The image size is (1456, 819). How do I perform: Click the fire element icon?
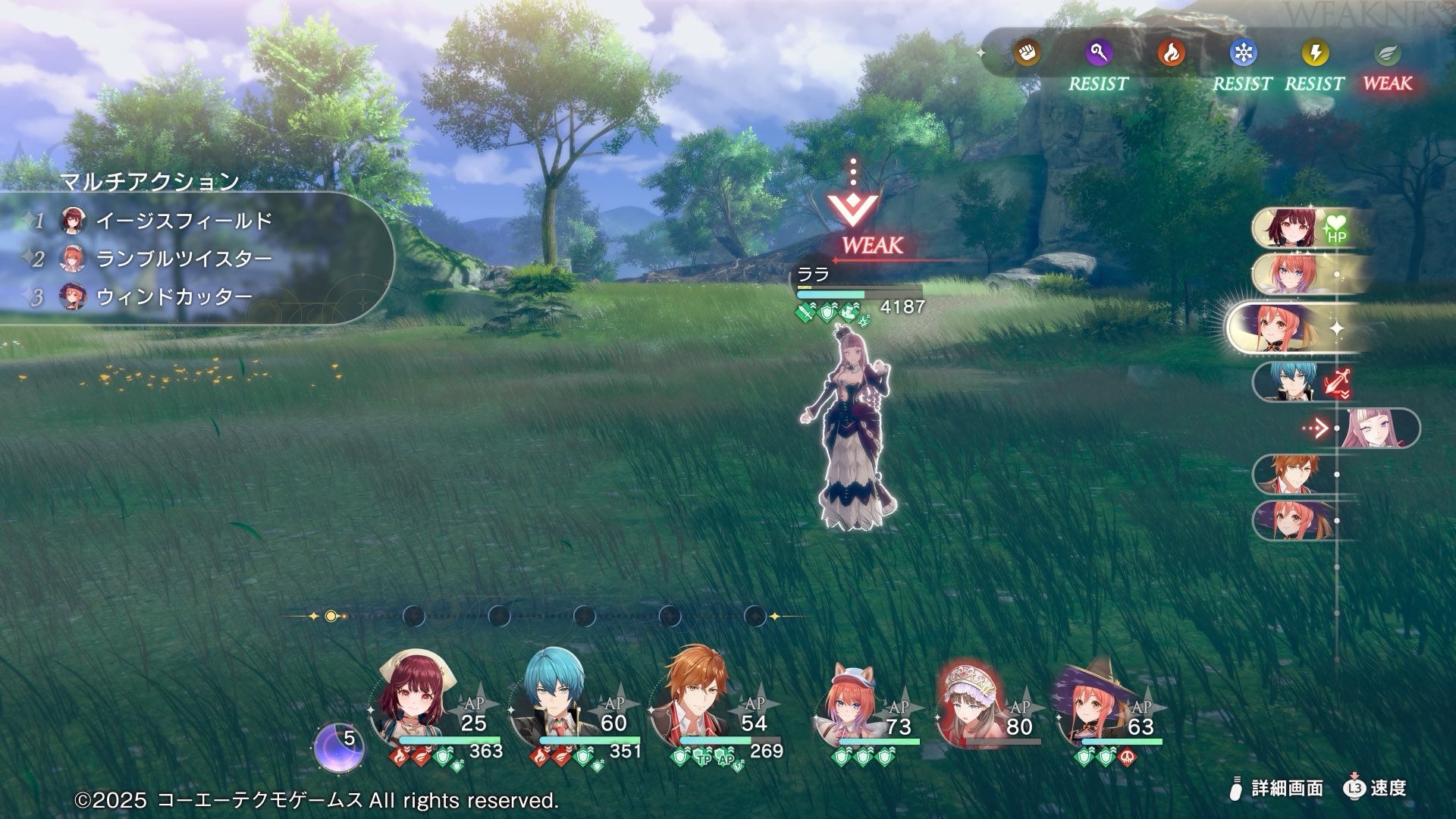click(x=1171, y=53)
